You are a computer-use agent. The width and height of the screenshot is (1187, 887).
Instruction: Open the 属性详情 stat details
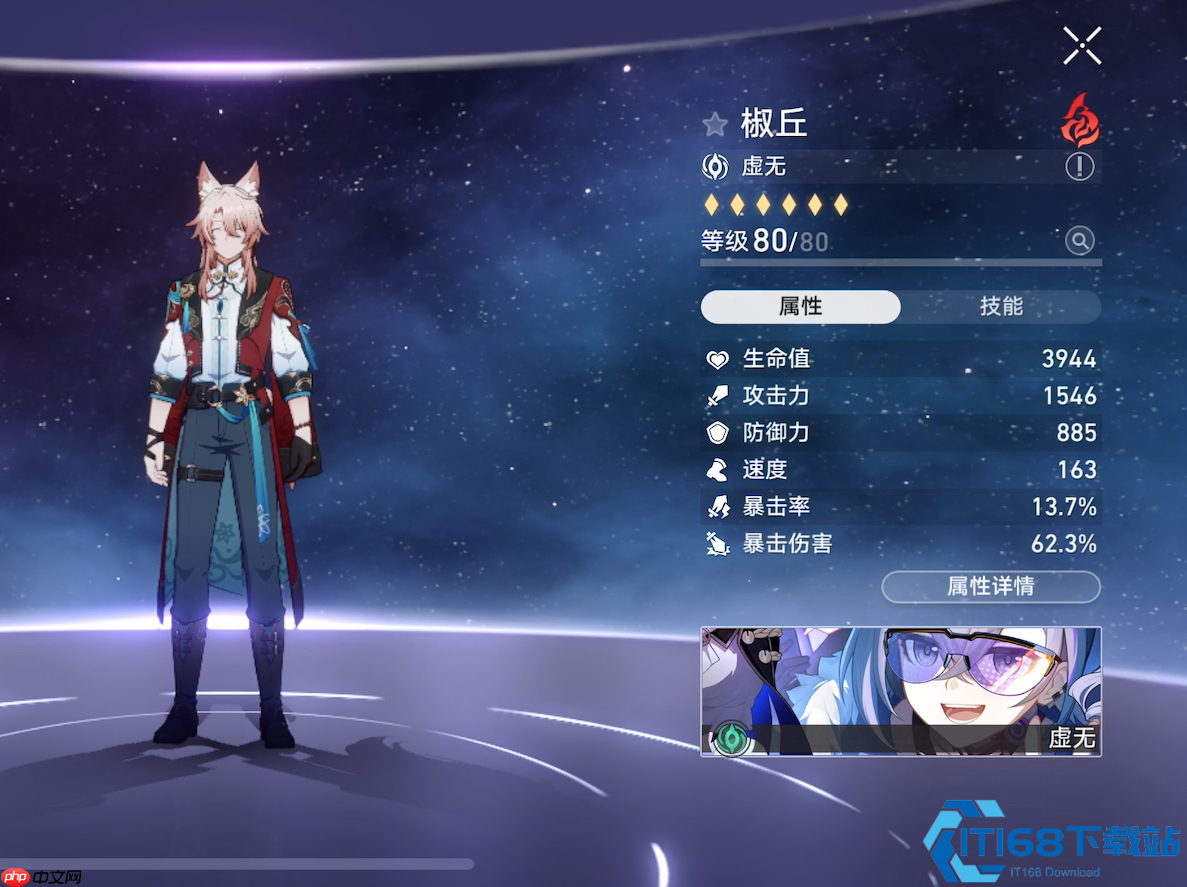coord(990,587)
